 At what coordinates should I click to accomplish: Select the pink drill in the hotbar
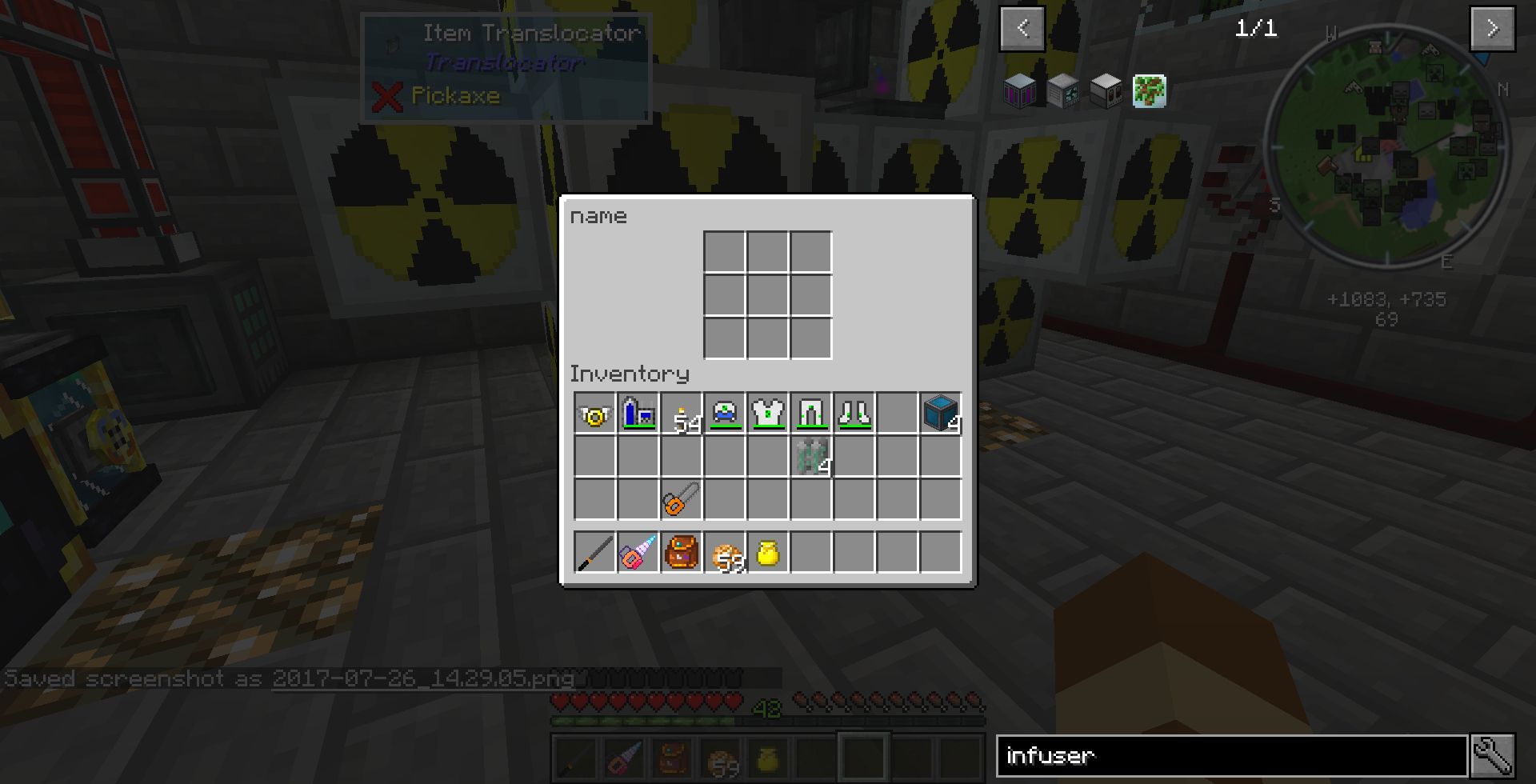(x=638, y=553)
